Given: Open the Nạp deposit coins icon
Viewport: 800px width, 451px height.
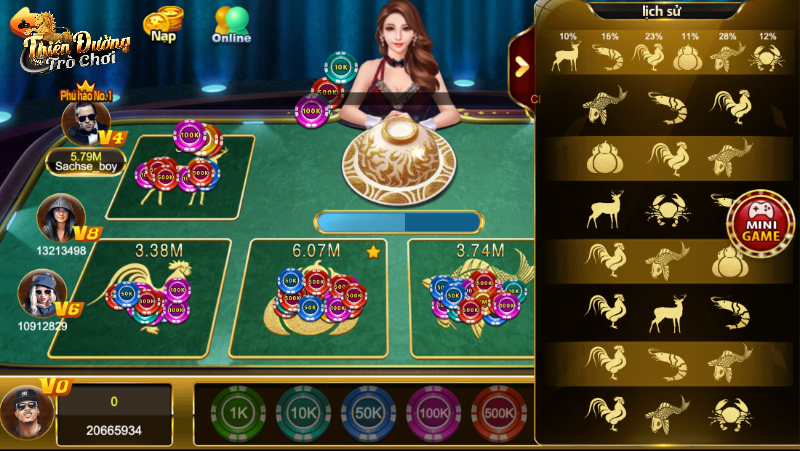Looking at the screenshot, I should coord(162,25).
